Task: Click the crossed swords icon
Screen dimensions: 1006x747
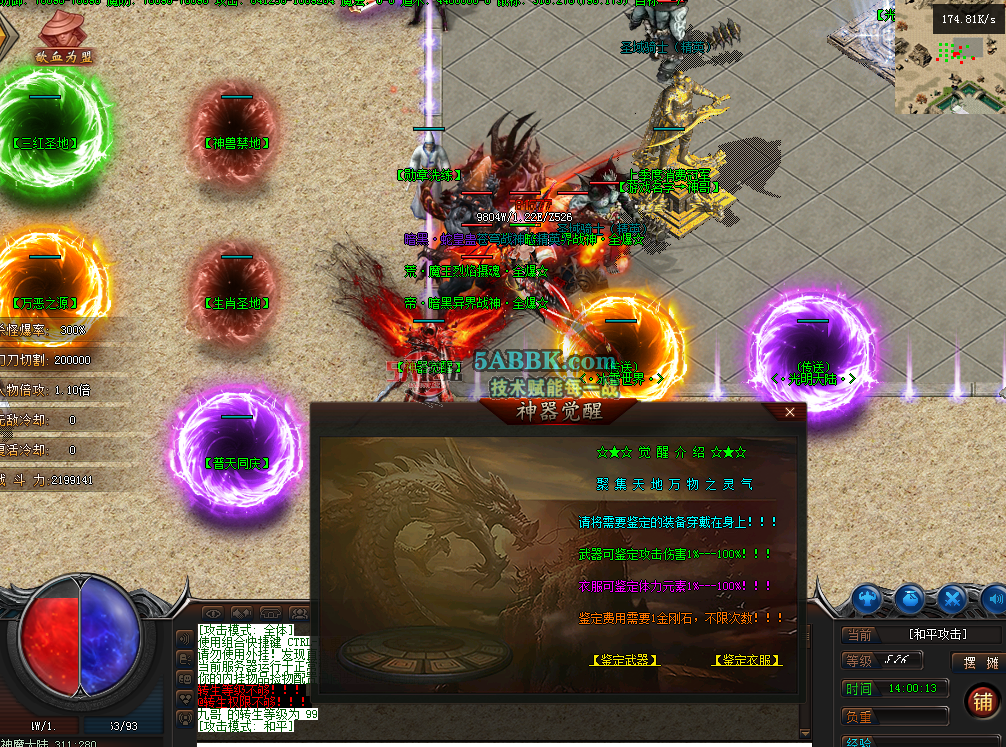Action: click(x=952, y=599)
